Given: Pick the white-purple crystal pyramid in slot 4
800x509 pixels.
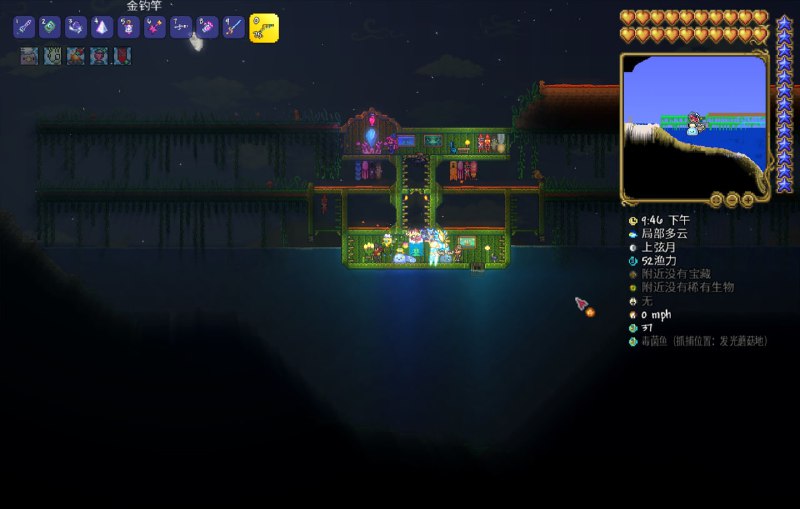Looking at the screenshot, I should tap(102, 28).
